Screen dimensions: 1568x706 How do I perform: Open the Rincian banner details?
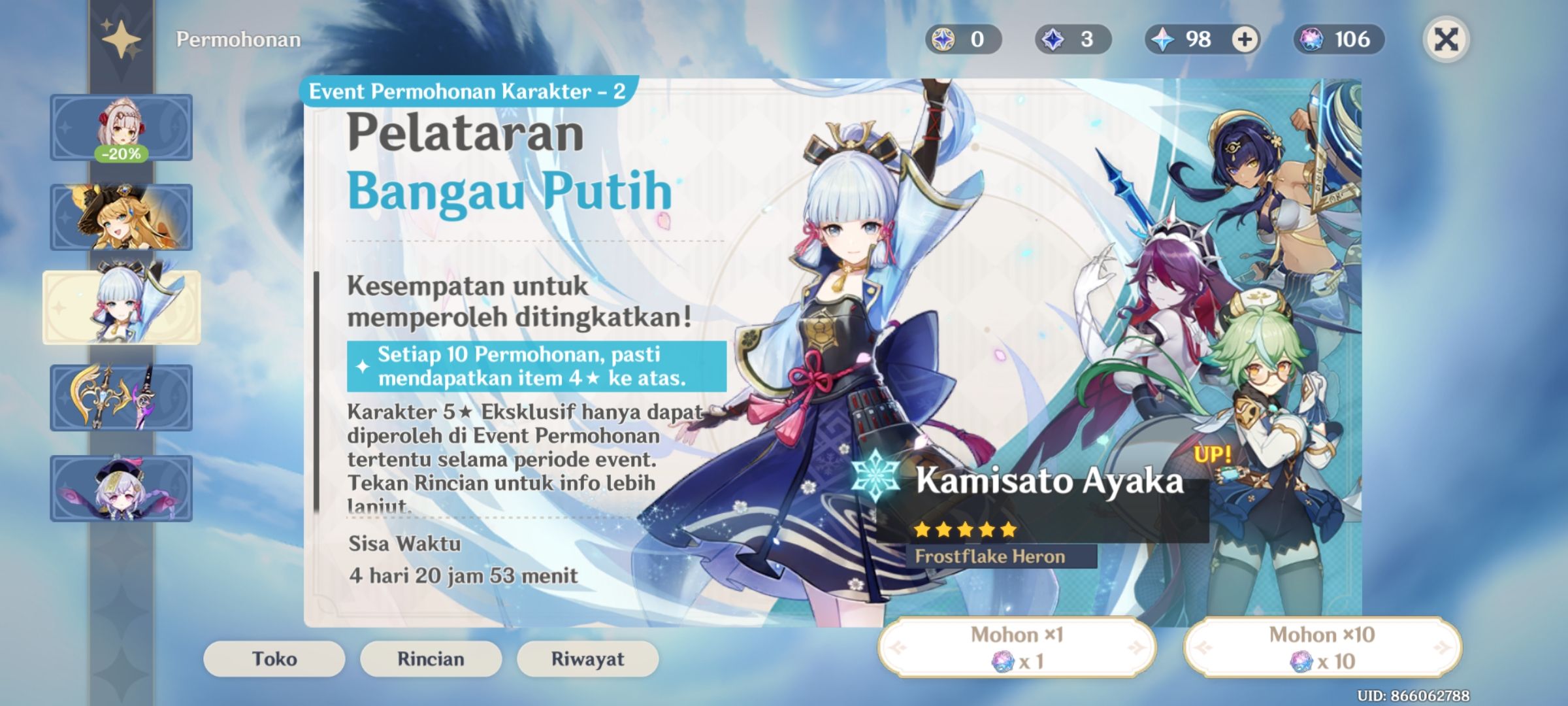pyautogui.click(x=430, y=659)
